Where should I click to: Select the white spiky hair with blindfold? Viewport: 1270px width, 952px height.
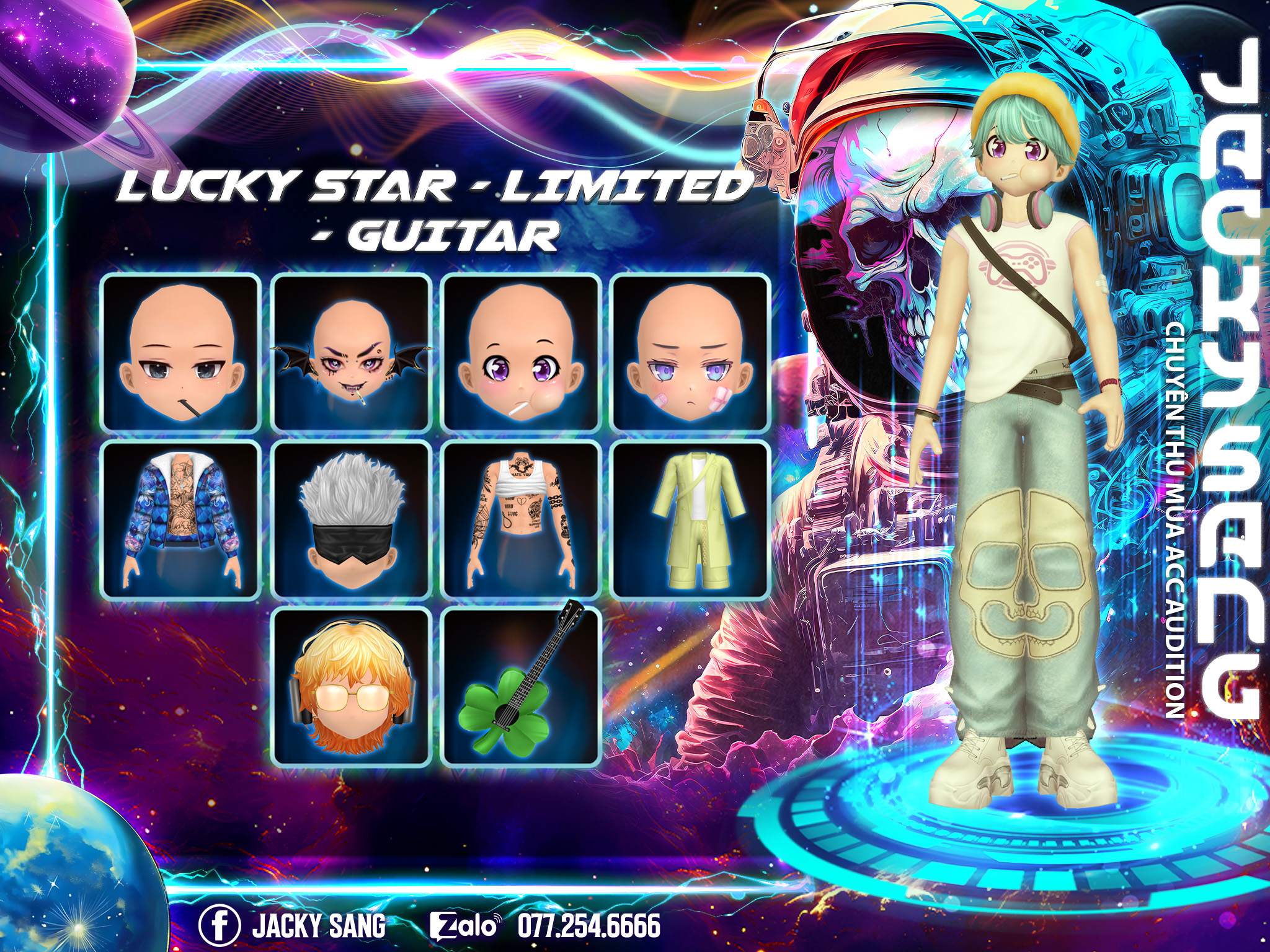[x=351, y=521]
